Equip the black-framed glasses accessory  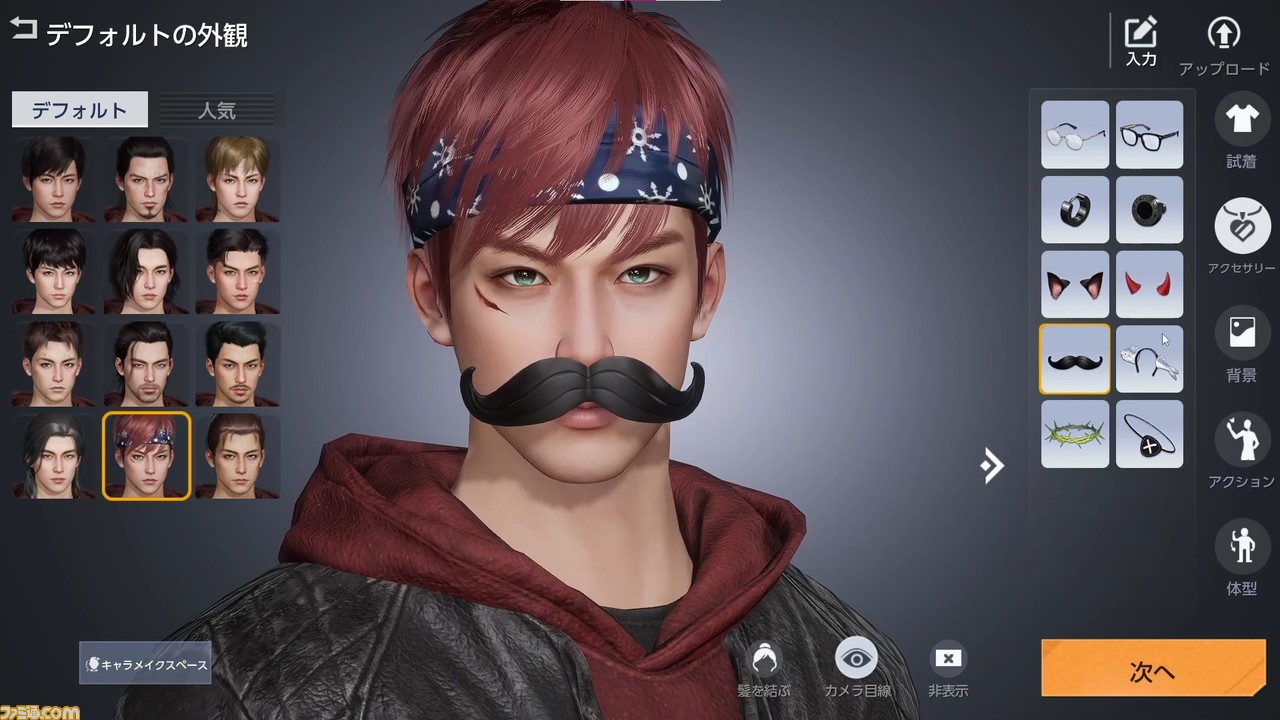pyautogui.click(x=1149, y=134)
